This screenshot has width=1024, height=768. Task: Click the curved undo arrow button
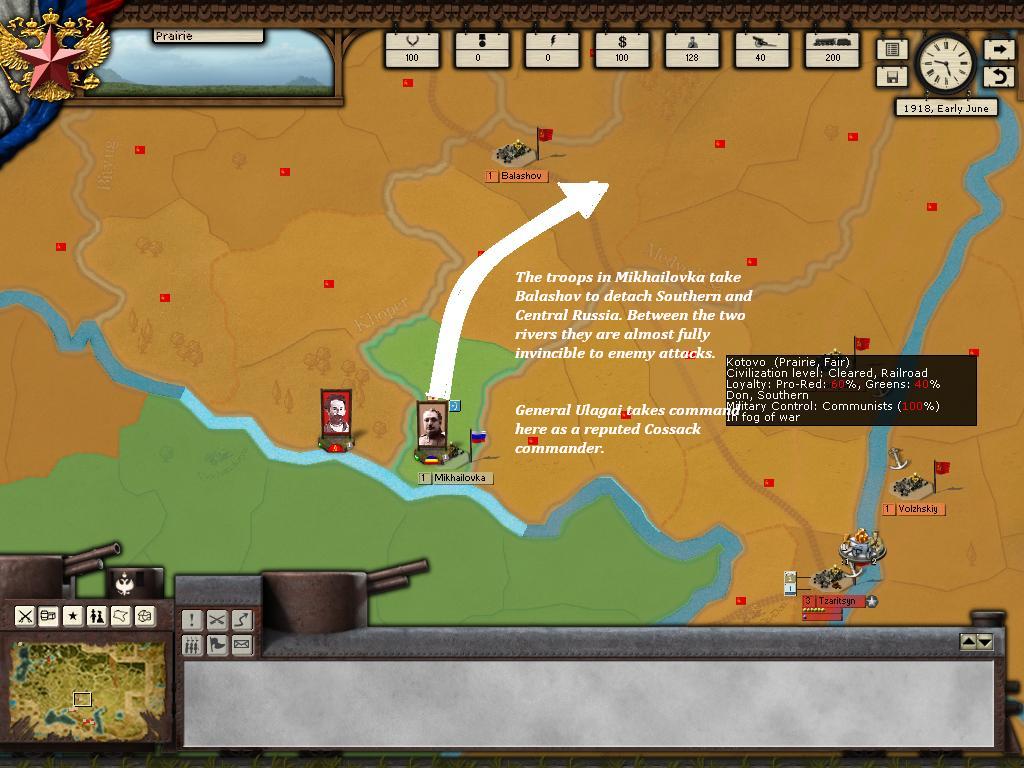(998, 77)
